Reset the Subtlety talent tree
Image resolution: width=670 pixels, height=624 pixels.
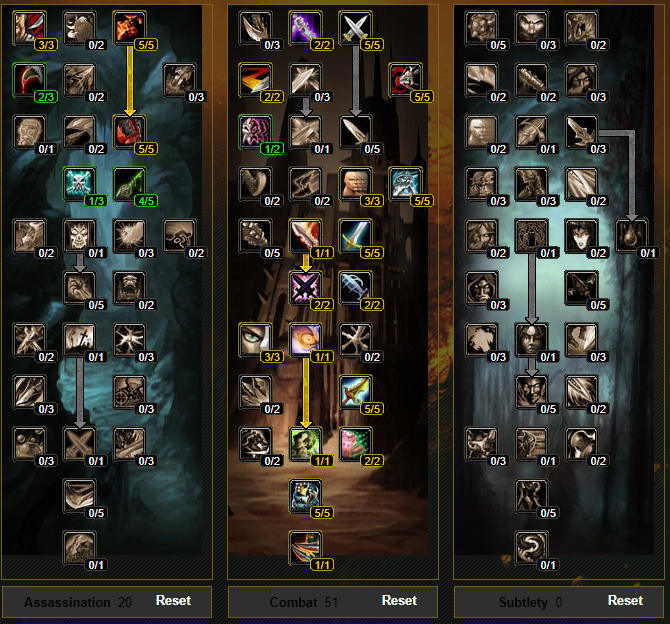point(625,601)
